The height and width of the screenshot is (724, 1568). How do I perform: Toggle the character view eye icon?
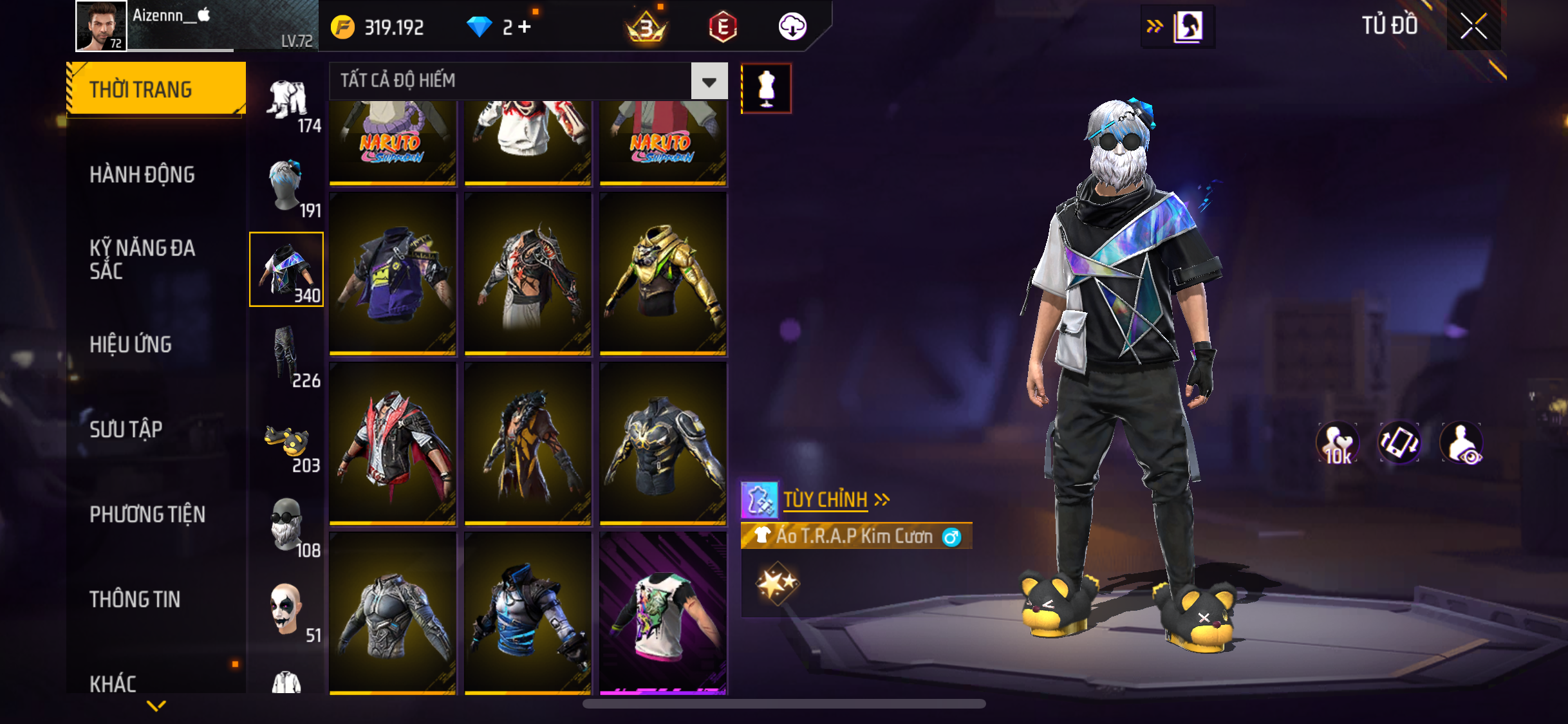(1461, 443)
